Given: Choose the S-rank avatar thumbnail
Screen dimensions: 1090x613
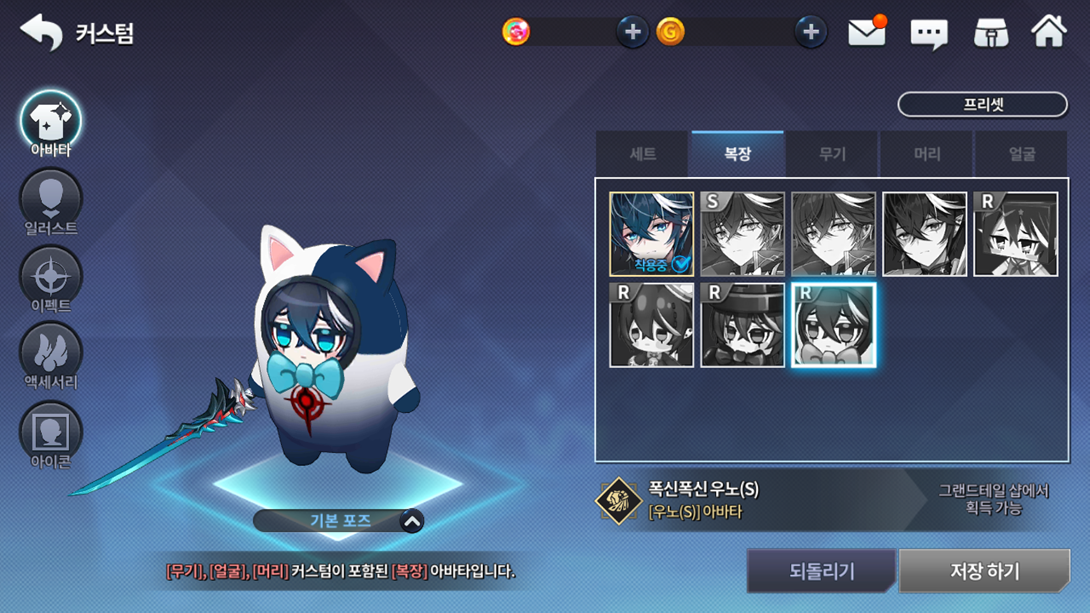Looking at the screenshot, I should tap(742, 234).
